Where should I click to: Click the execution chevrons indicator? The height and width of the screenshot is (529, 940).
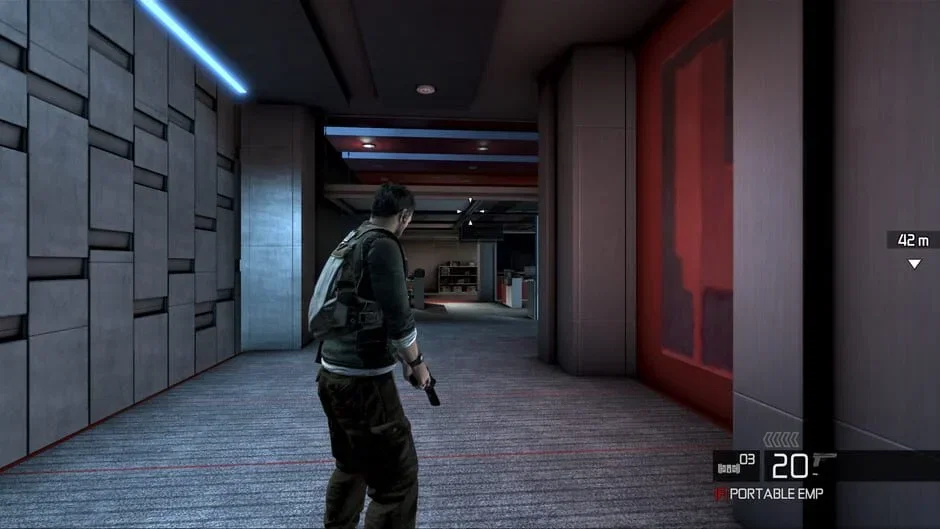781,439
